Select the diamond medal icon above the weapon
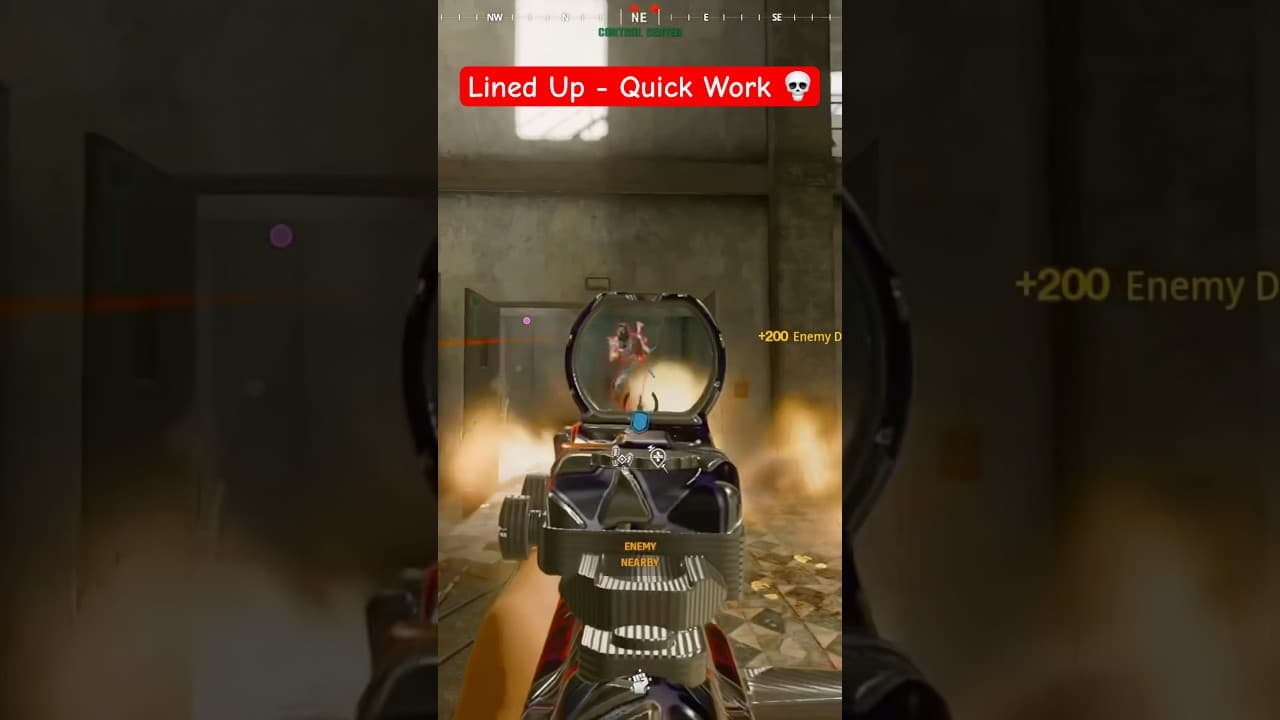Screen dimensions: 1280x720 622,459
